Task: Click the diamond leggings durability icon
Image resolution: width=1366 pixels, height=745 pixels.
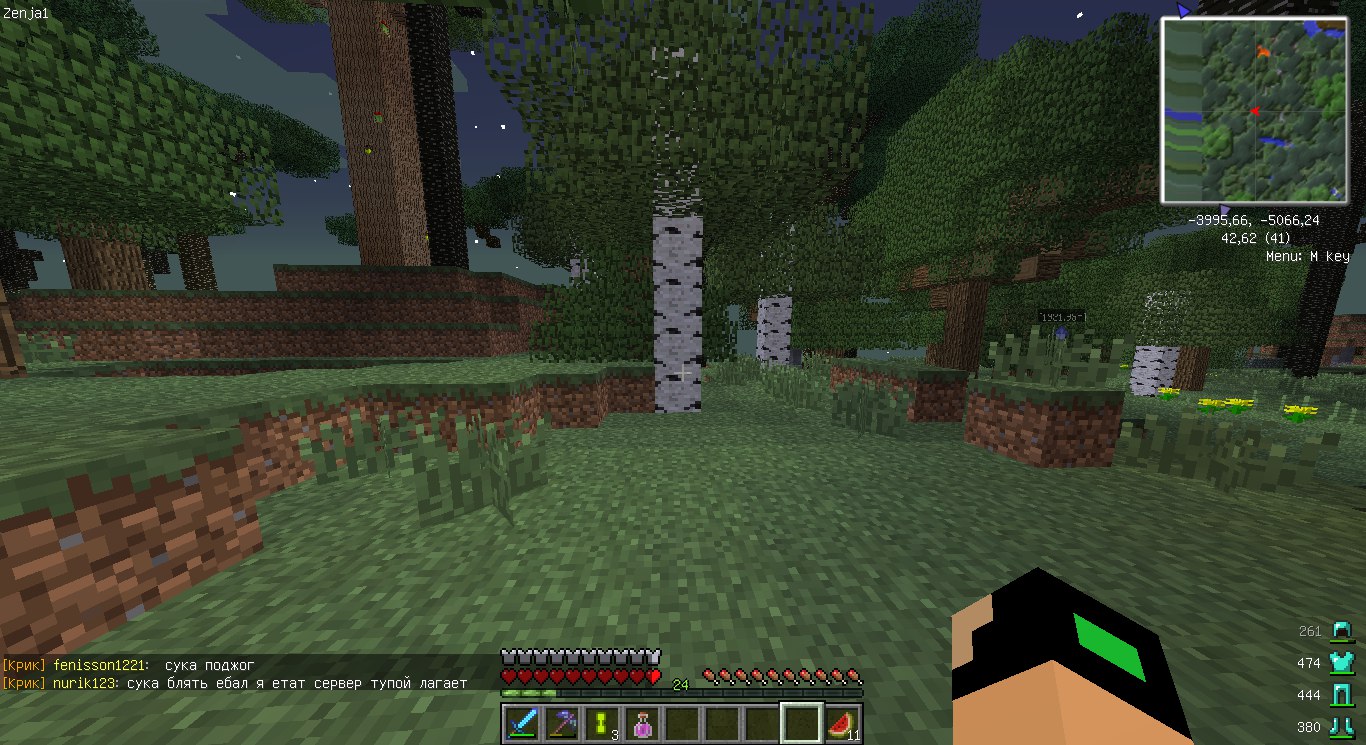Action: (1341, 695)
